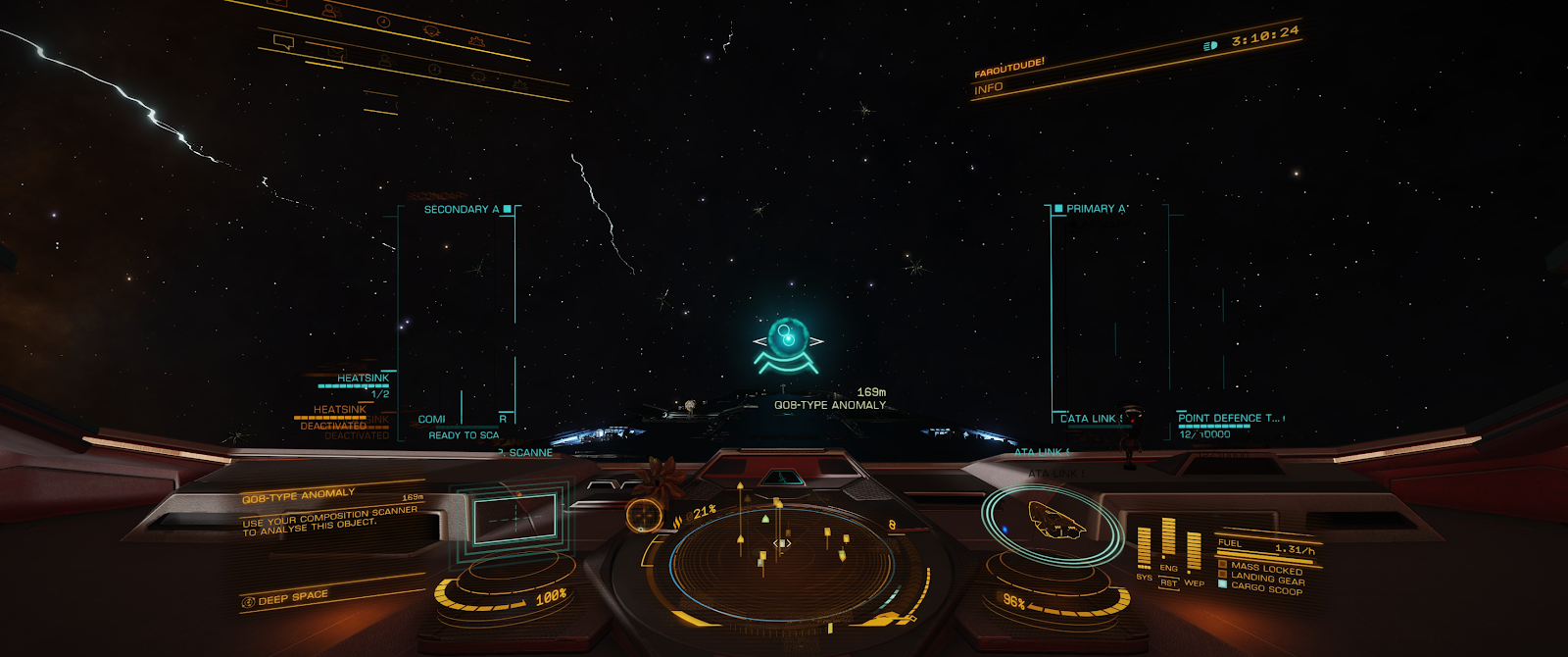Screen dimensions: 1568x657
Task: Click the own-ship hologram in the cyan rings
Action: [1054, 519]
